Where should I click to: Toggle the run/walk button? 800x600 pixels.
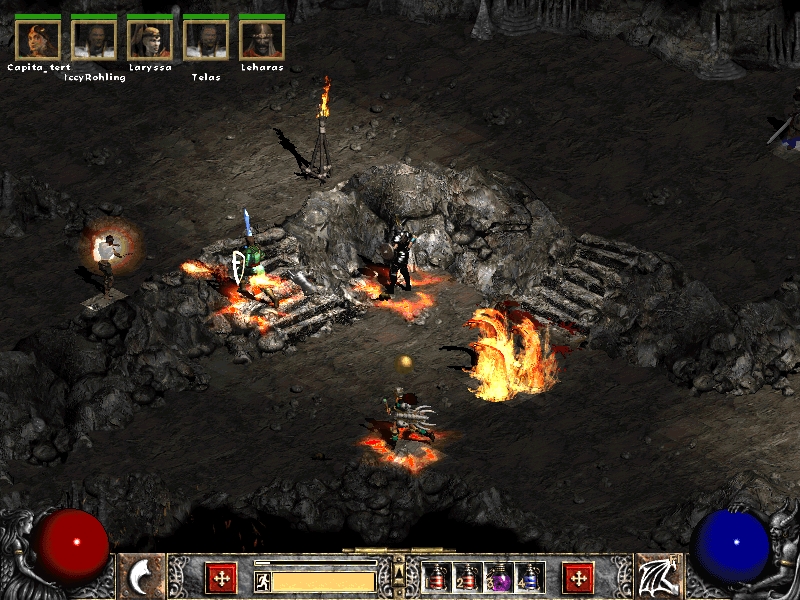pos(262,580)
